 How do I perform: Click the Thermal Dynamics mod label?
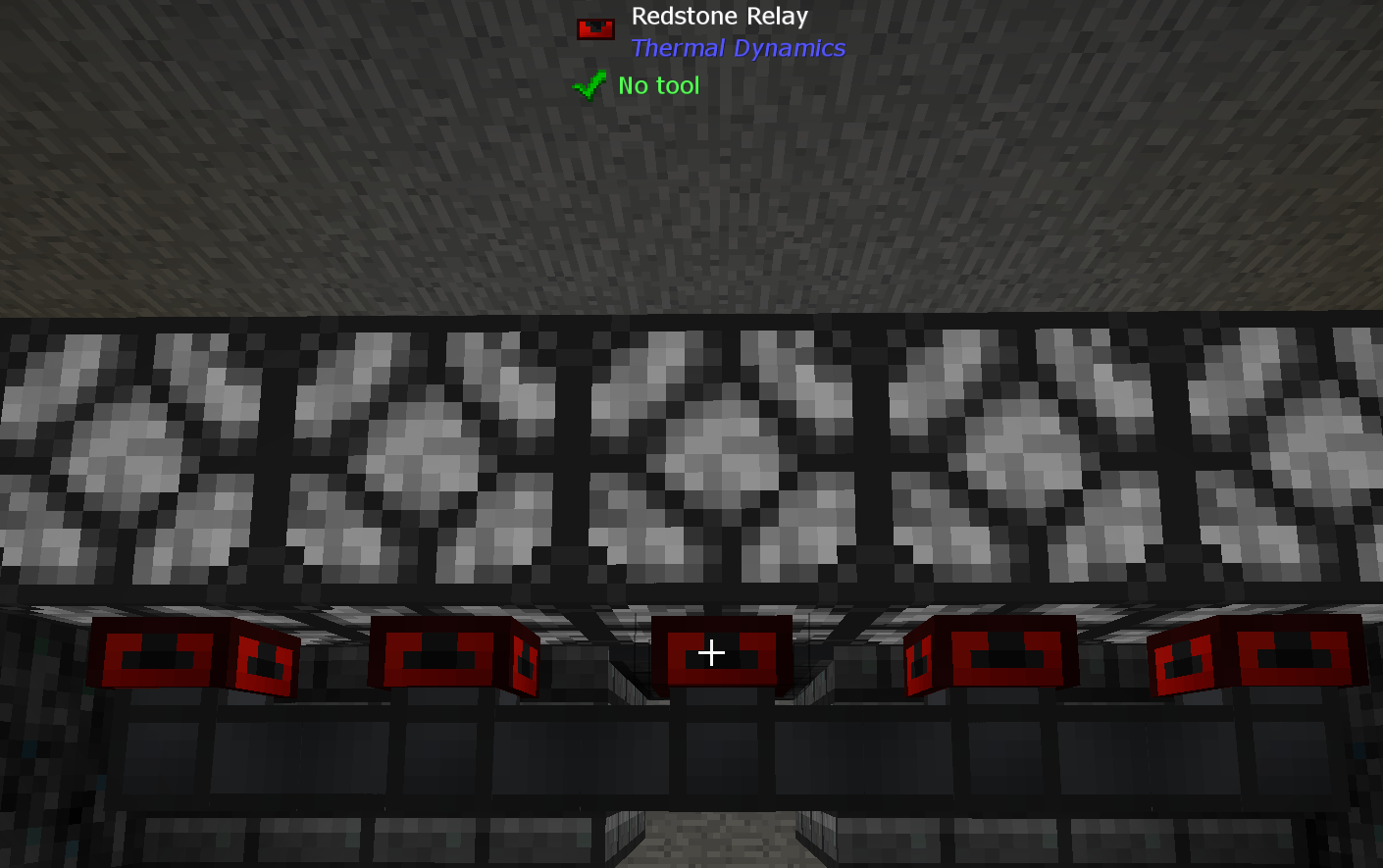(737, 48)
